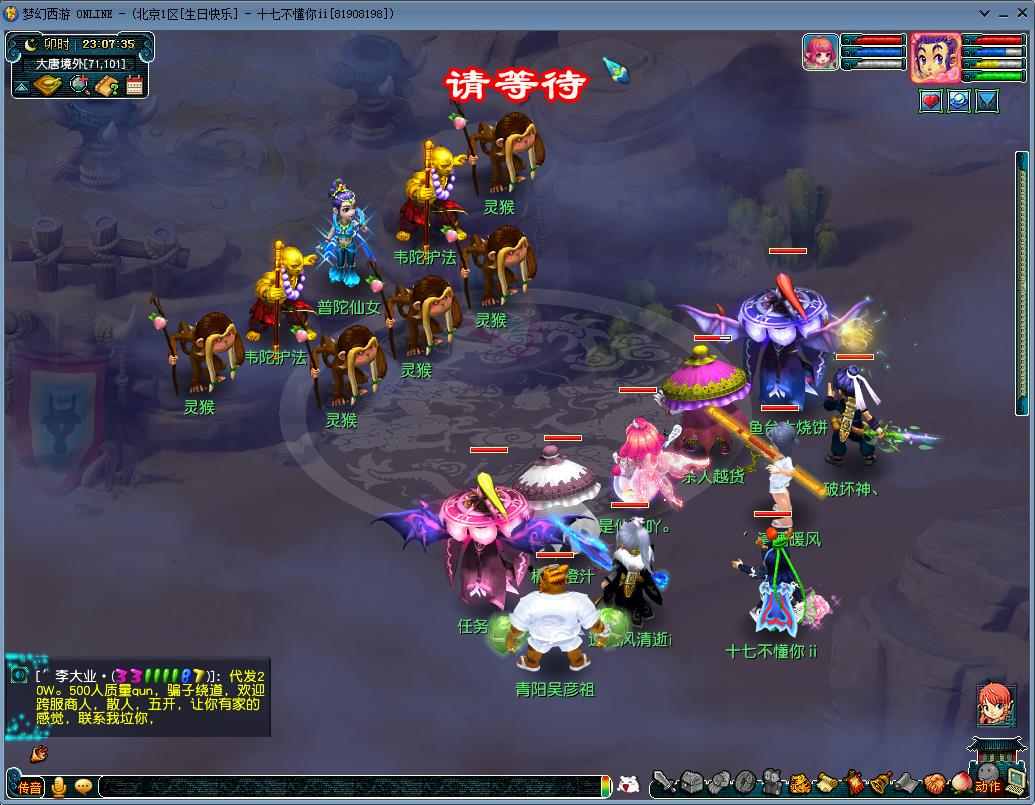Open the scroll quest icon in toolbar

tap(826, 782)
